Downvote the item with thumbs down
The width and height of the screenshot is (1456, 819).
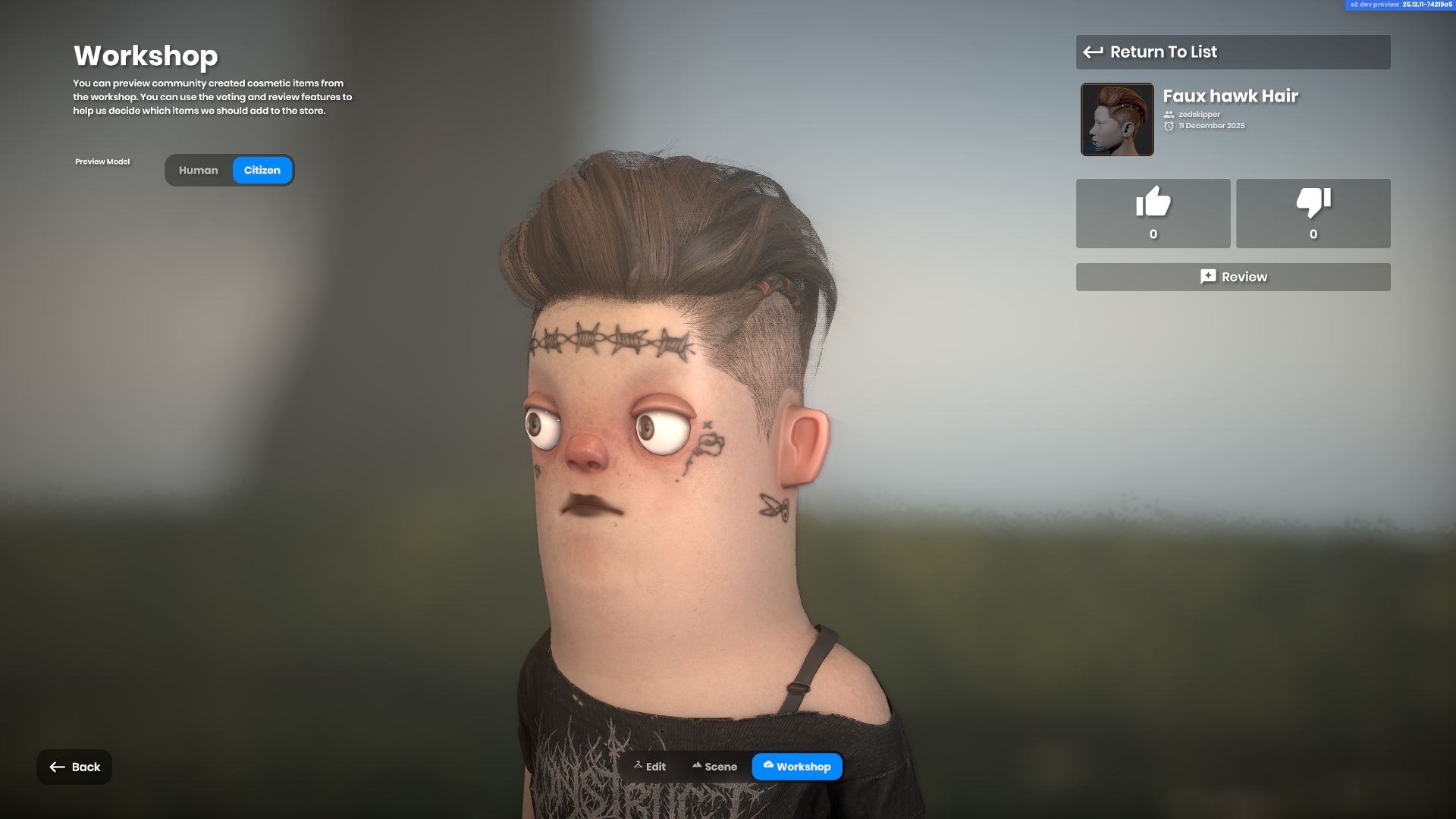(x=1313, y=213)
